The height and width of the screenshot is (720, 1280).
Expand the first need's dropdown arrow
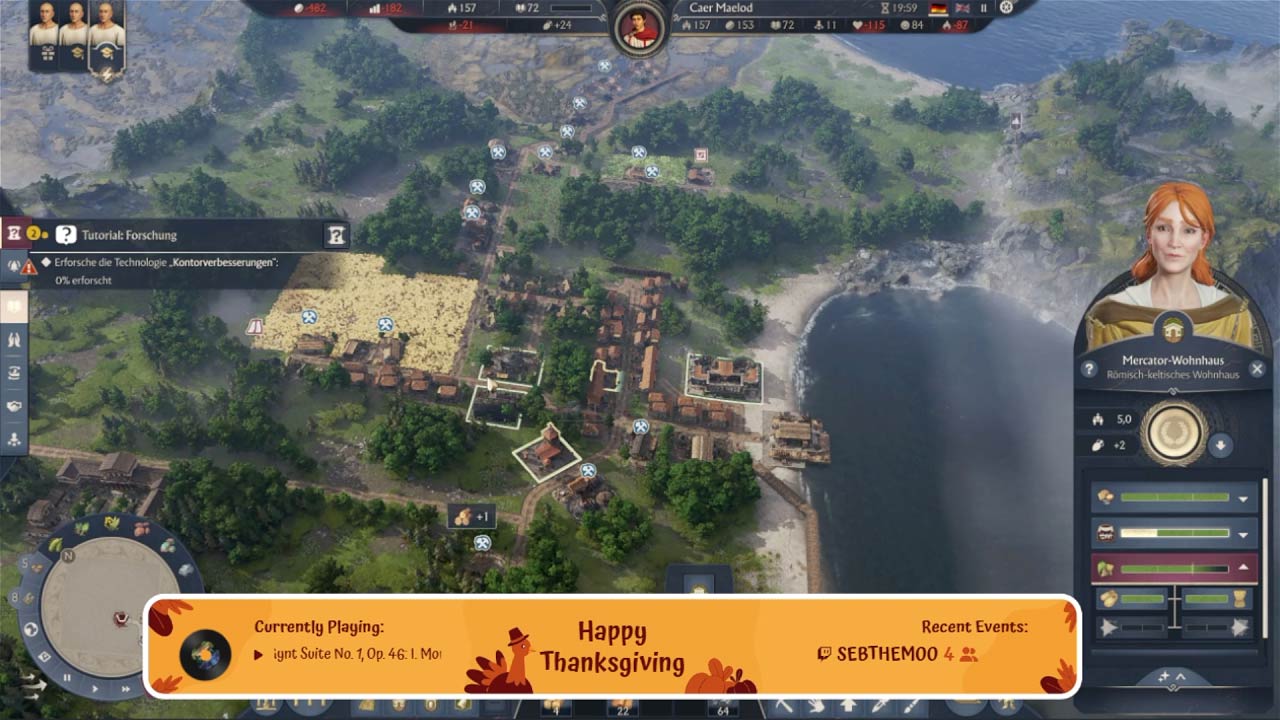(1242, 499)
